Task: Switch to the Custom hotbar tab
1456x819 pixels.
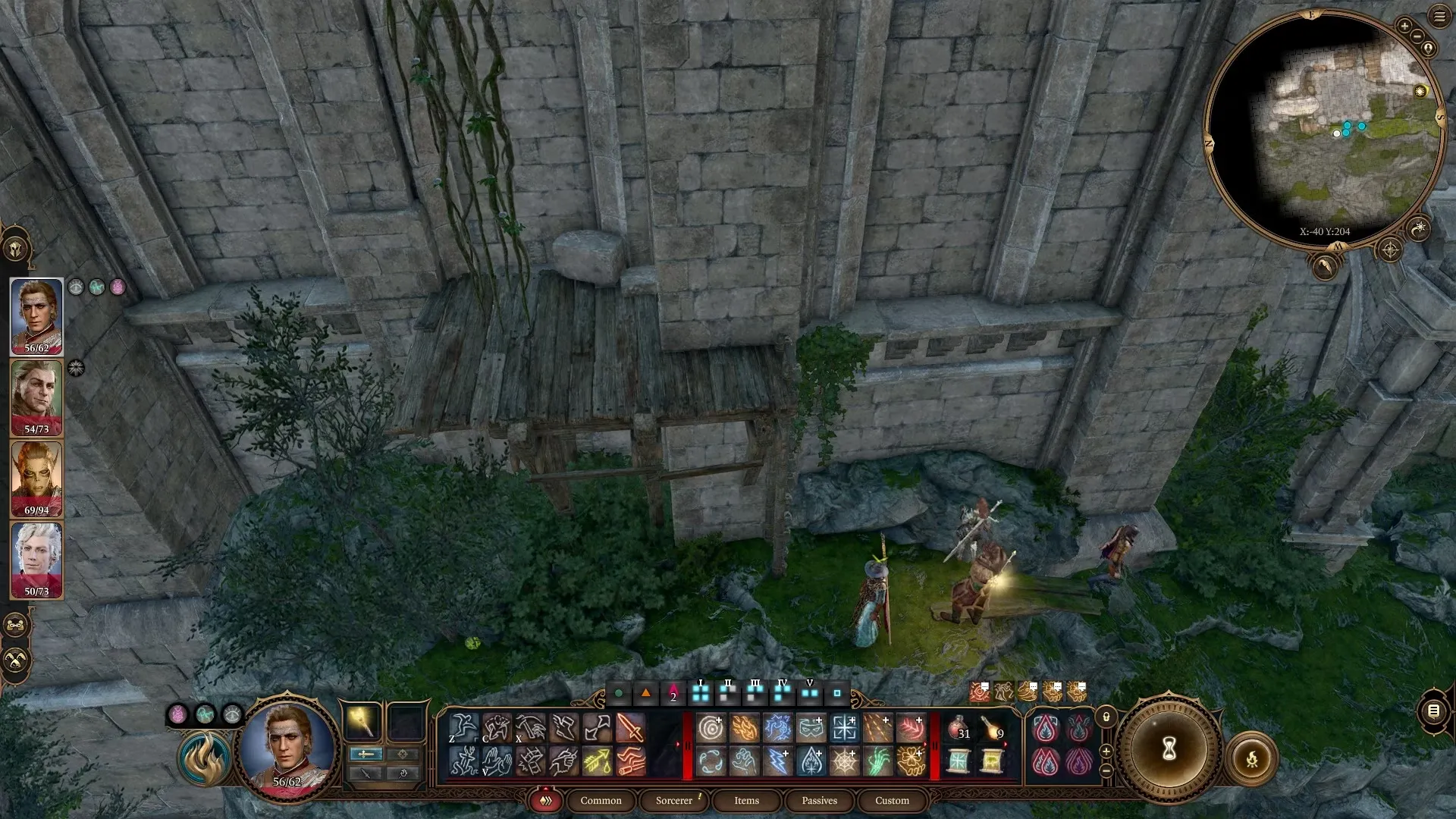Action: tap(892, 800)
